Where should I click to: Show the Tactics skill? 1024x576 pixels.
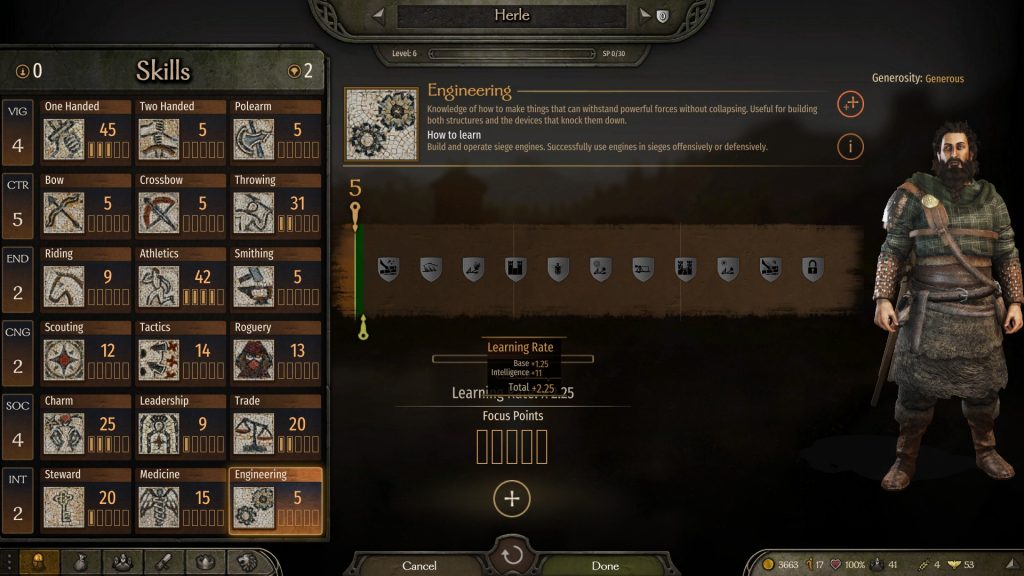pos(181,353)
